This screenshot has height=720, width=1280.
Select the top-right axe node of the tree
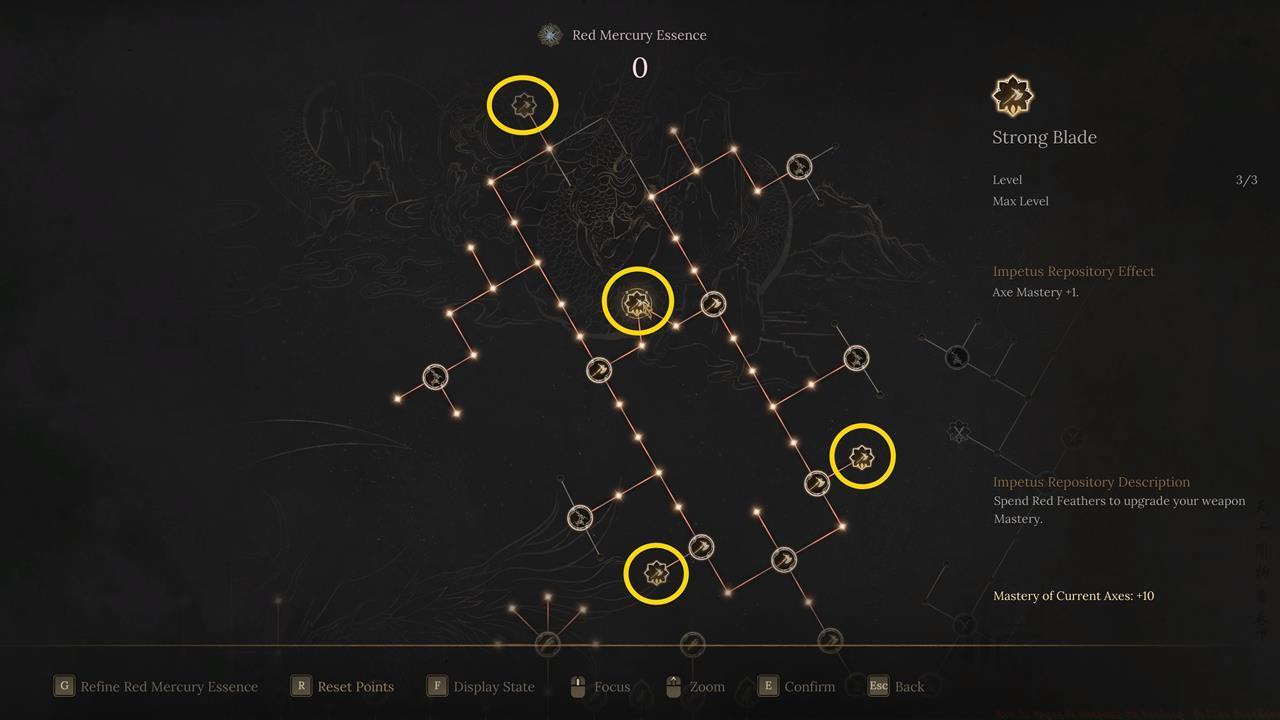798,168
